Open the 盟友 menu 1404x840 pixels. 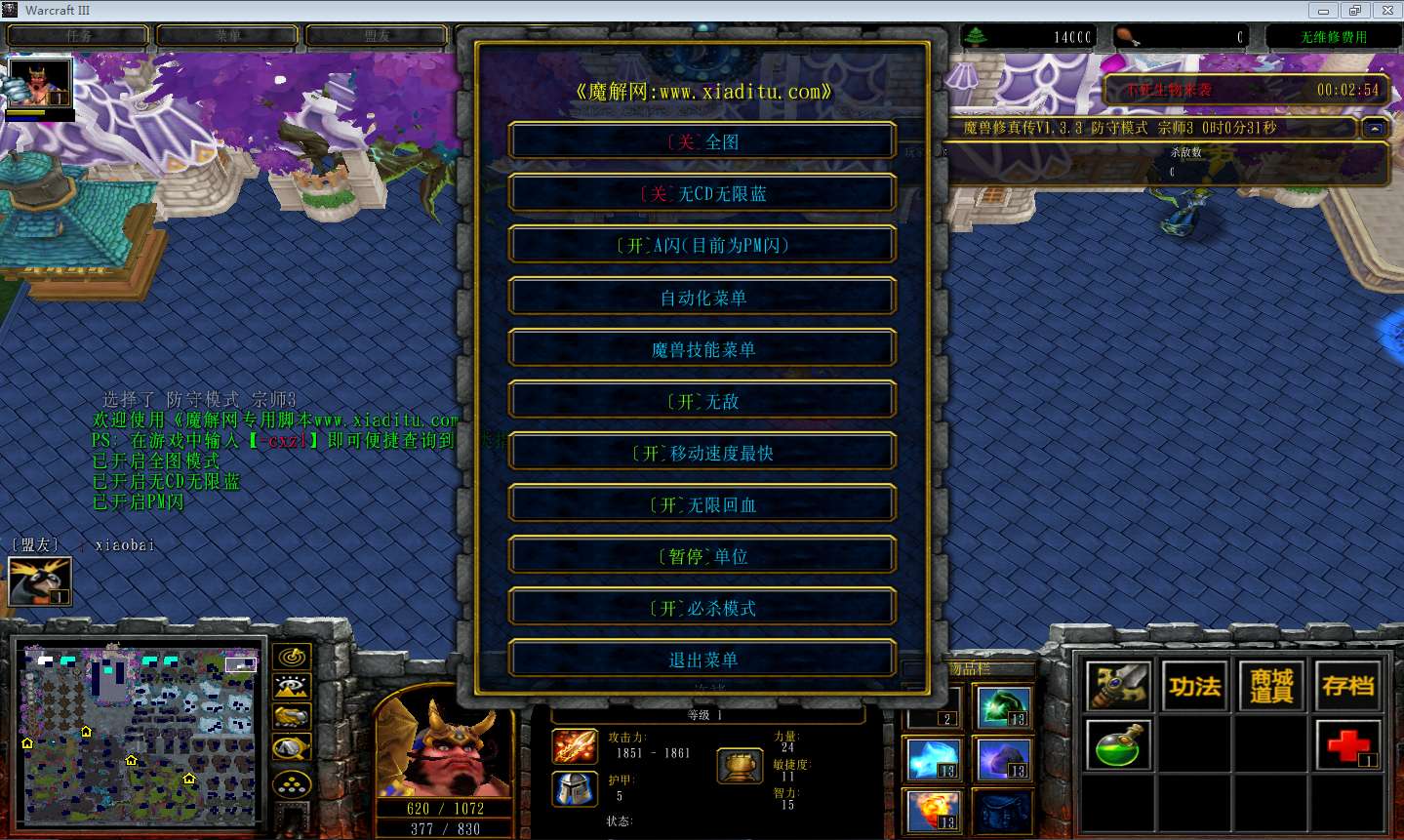pyautogui.click(x=376, y=34)
